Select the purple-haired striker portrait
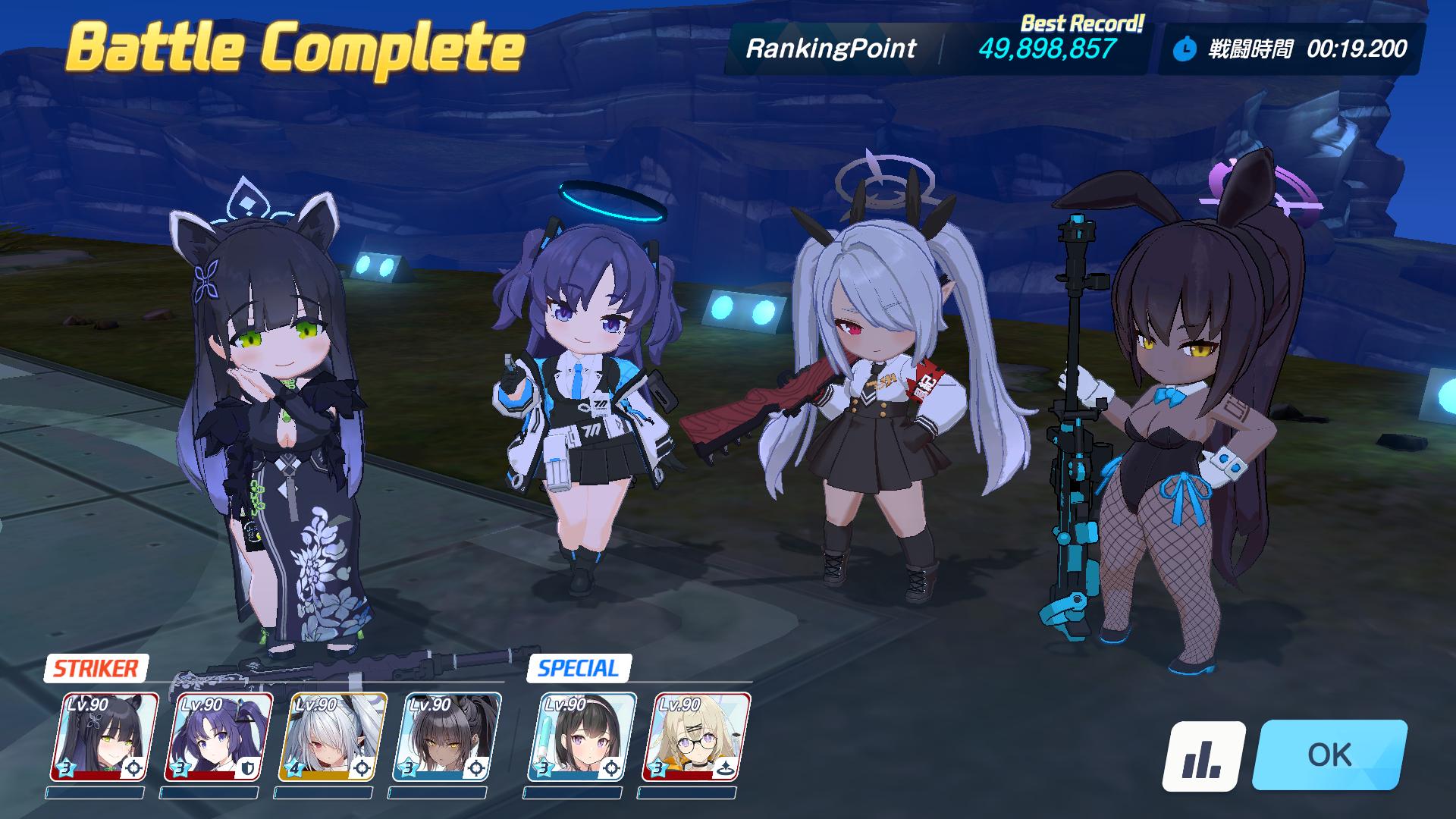The height and width of the screenshot is (819, 1456). [218, 736]
